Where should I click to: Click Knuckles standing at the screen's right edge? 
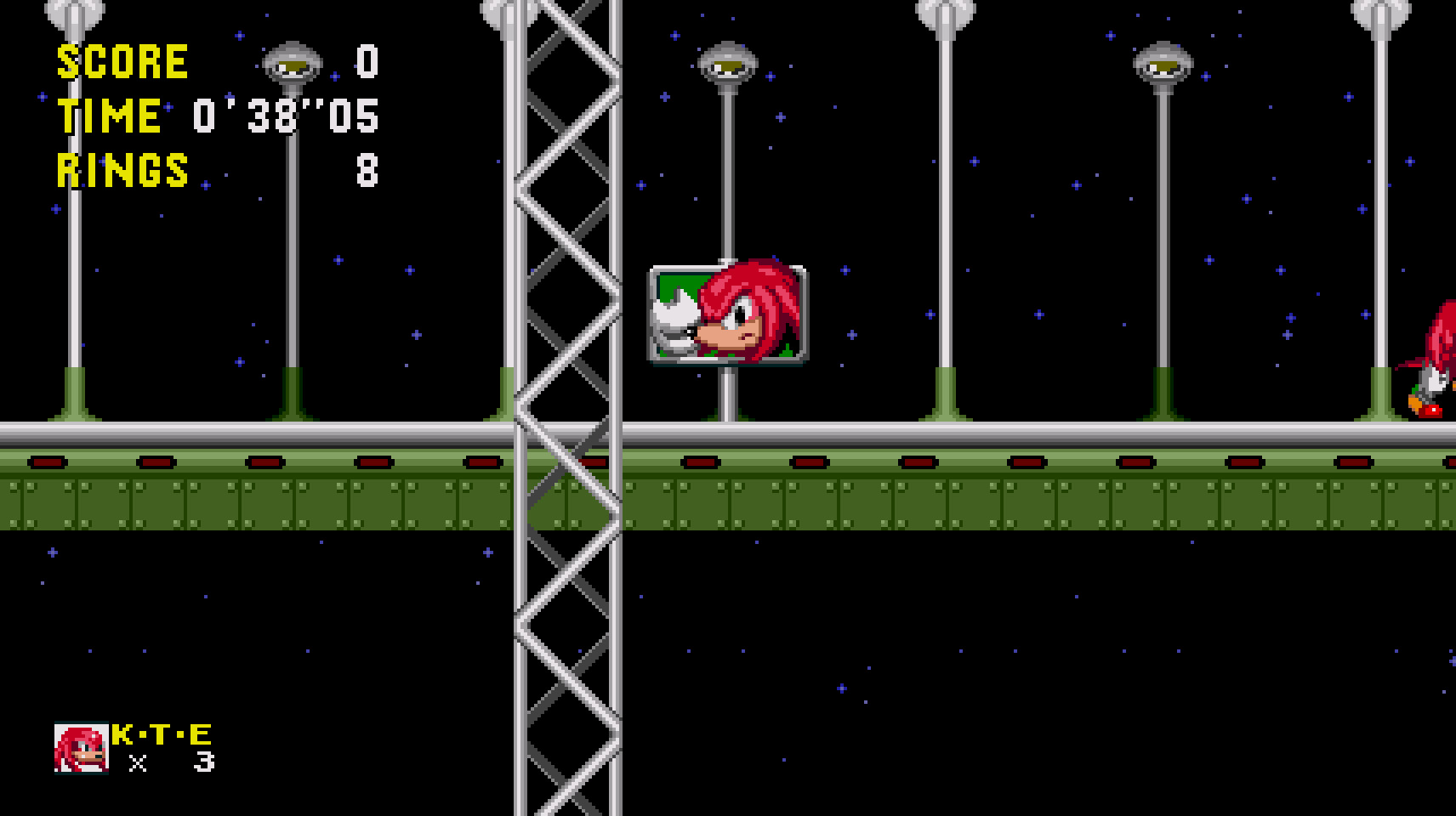click(x=1437, y=357)
